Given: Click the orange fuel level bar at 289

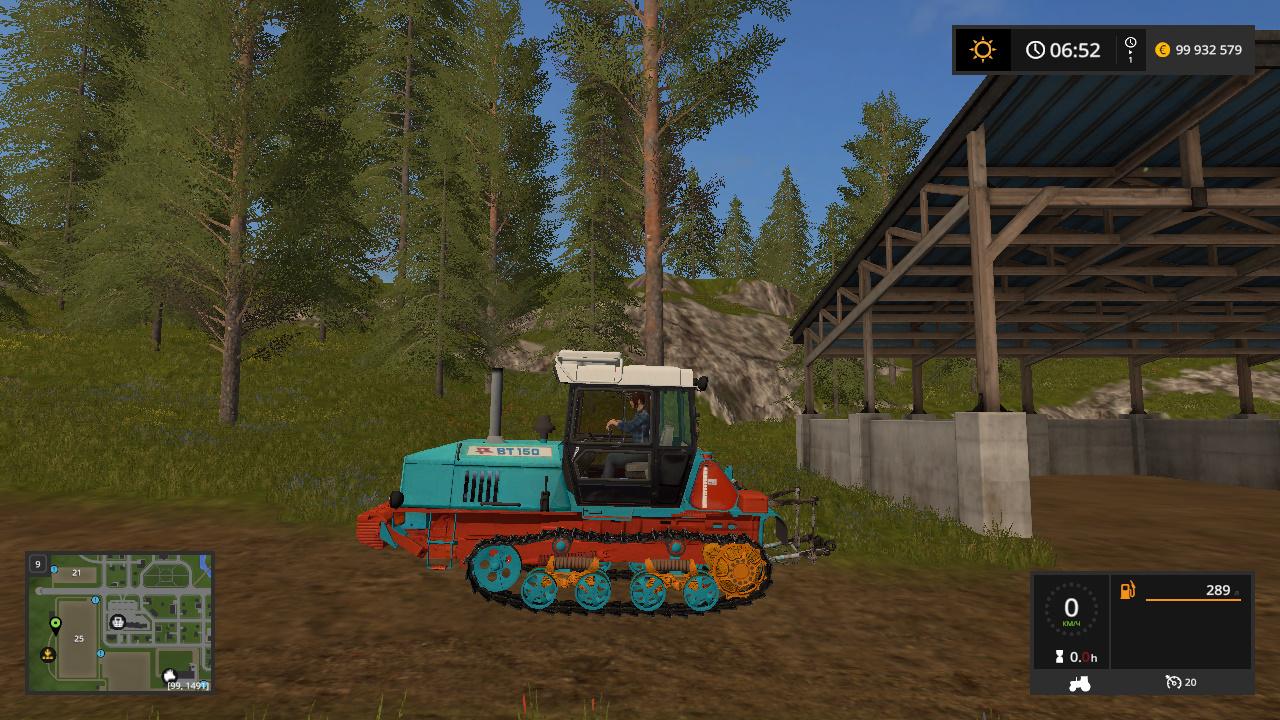Looking at the screenshot, I should click(1192, 599).
